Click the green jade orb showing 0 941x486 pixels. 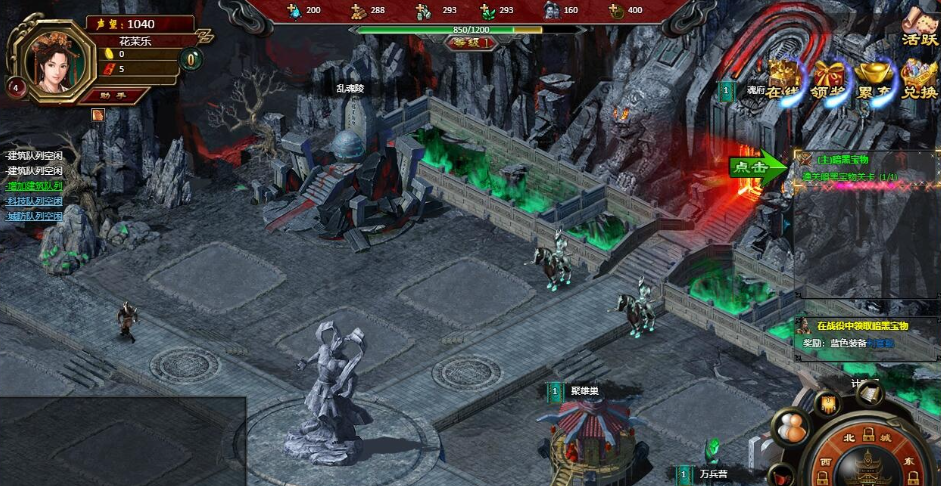pyautogui.click(x=190, y=59)
